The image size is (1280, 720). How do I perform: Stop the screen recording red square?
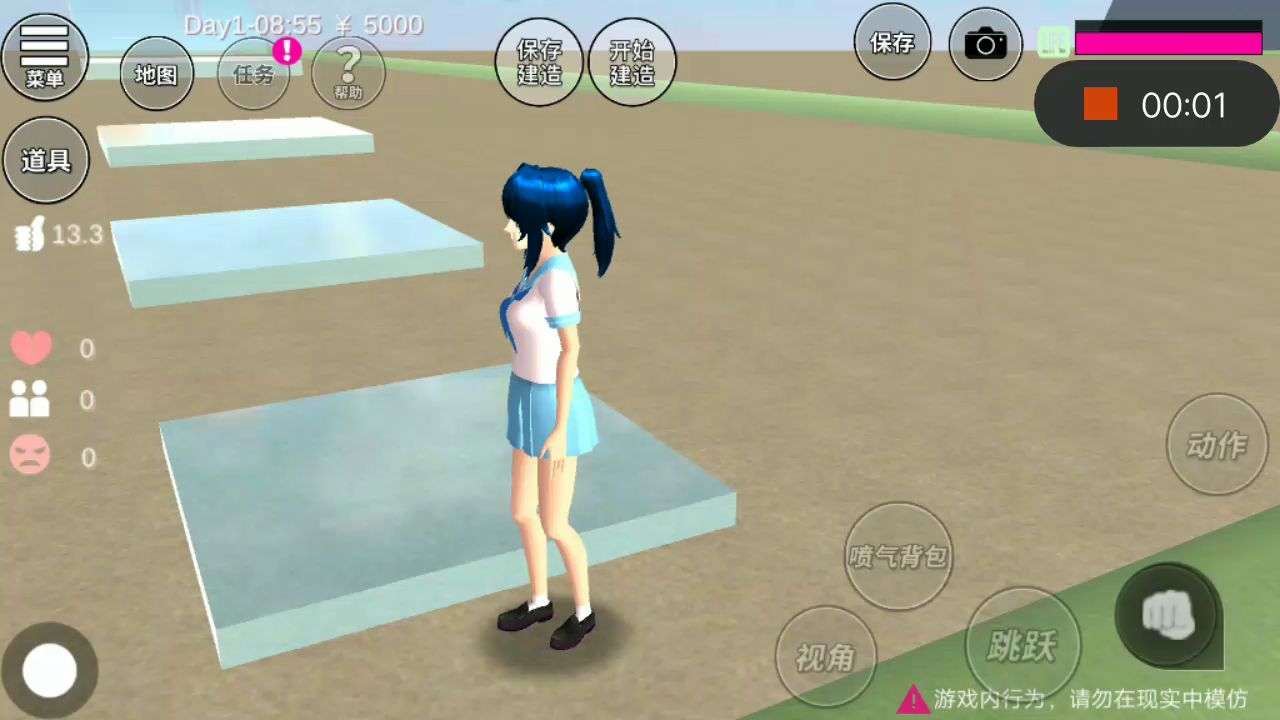[x=1100, y=104]
